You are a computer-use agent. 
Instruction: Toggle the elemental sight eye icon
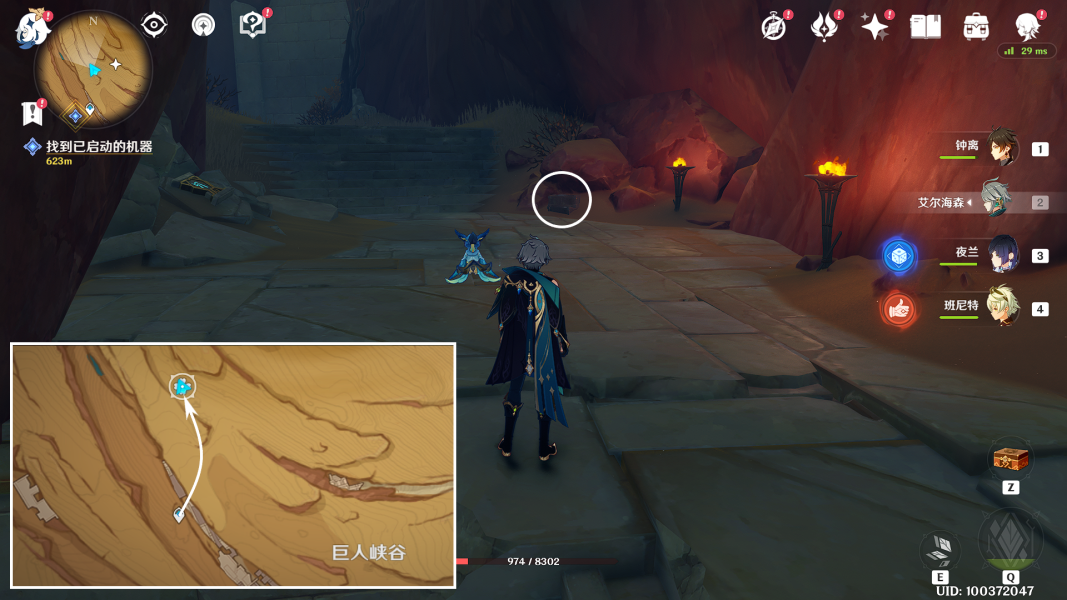pyautogui.click(x=154, y=25)
